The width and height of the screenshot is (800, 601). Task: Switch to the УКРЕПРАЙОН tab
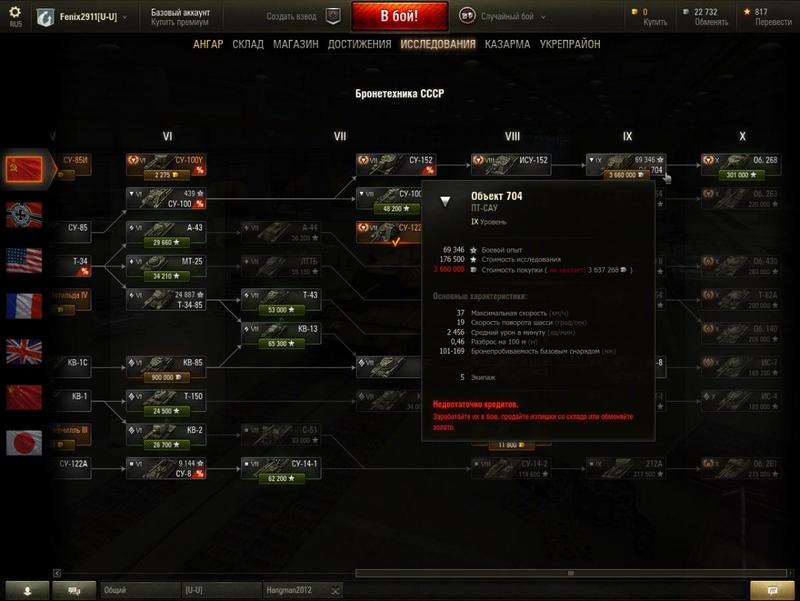570,45
